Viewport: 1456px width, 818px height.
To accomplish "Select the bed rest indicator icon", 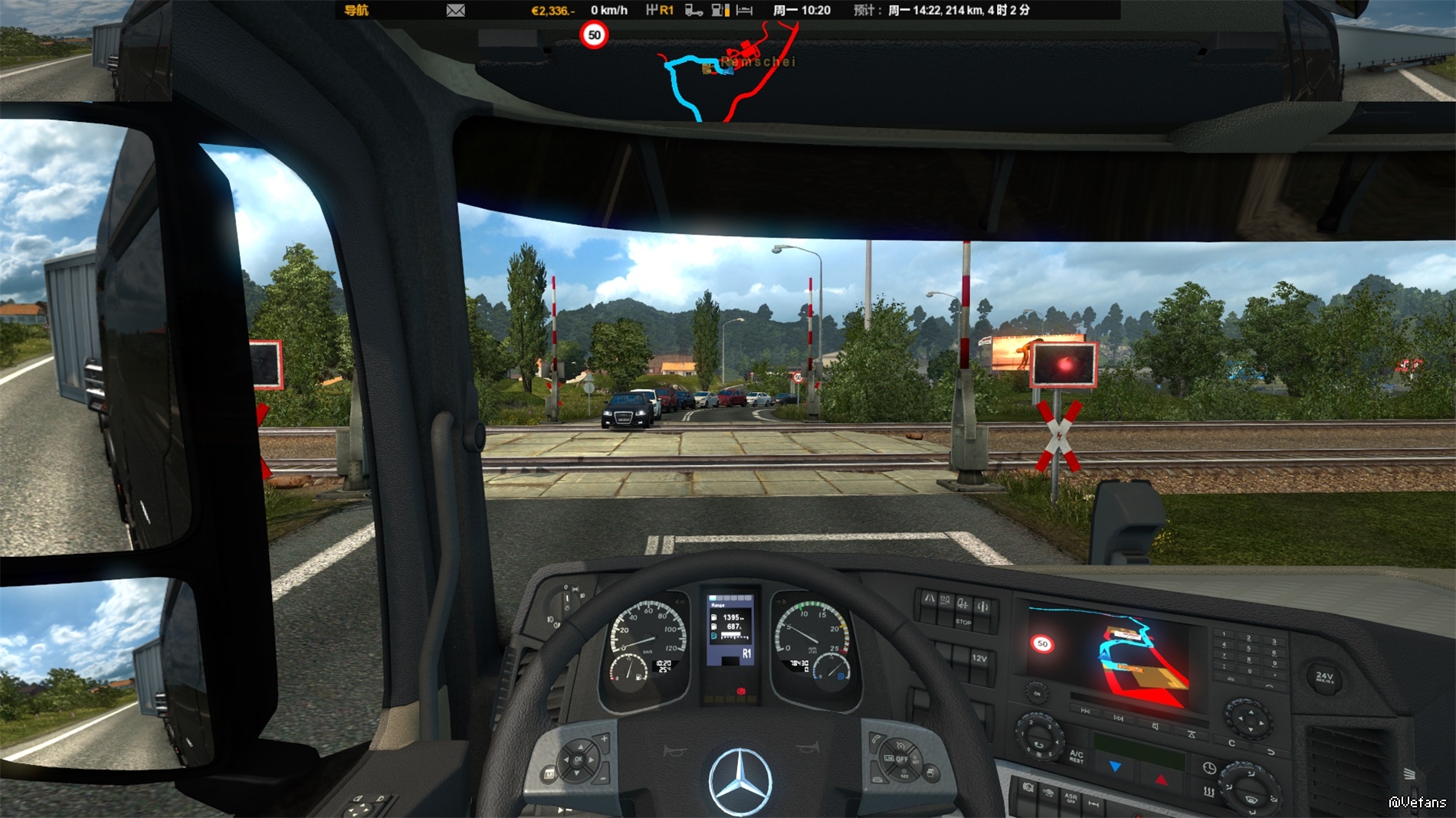I will 744,11.
